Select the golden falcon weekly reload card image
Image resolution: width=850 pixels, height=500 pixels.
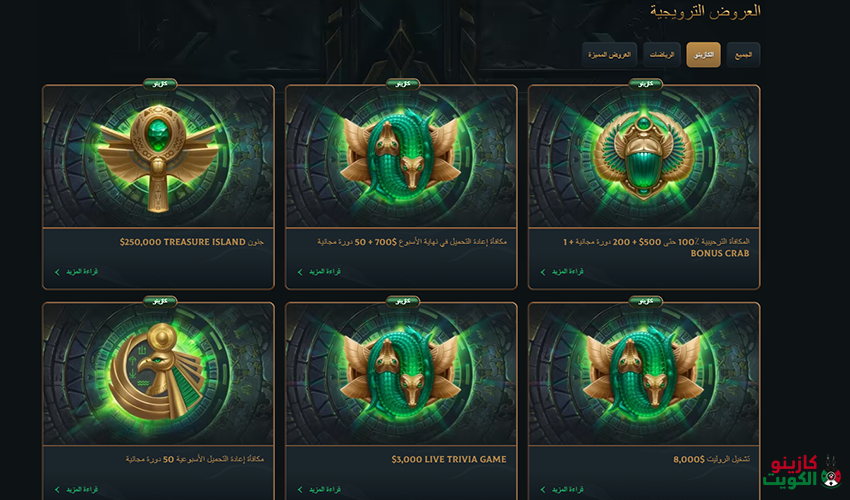[x=158, y=374]
